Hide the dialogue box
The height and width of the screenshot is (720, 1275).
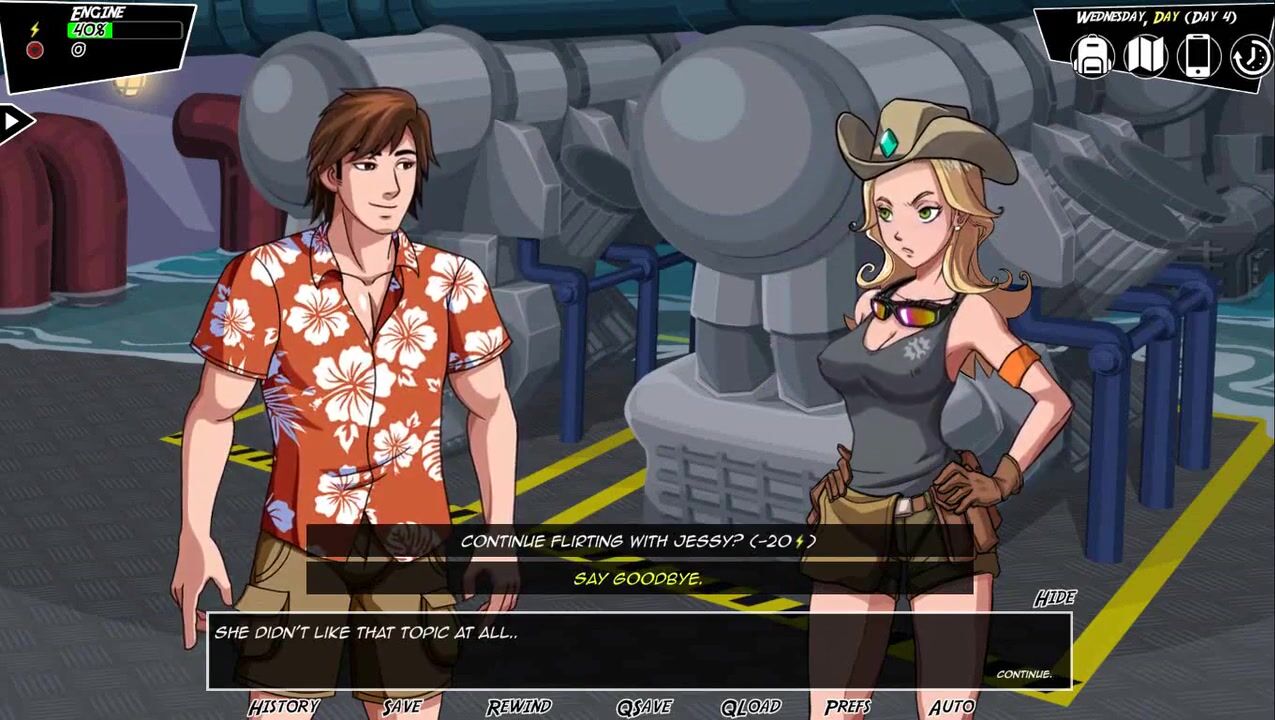1054,598
